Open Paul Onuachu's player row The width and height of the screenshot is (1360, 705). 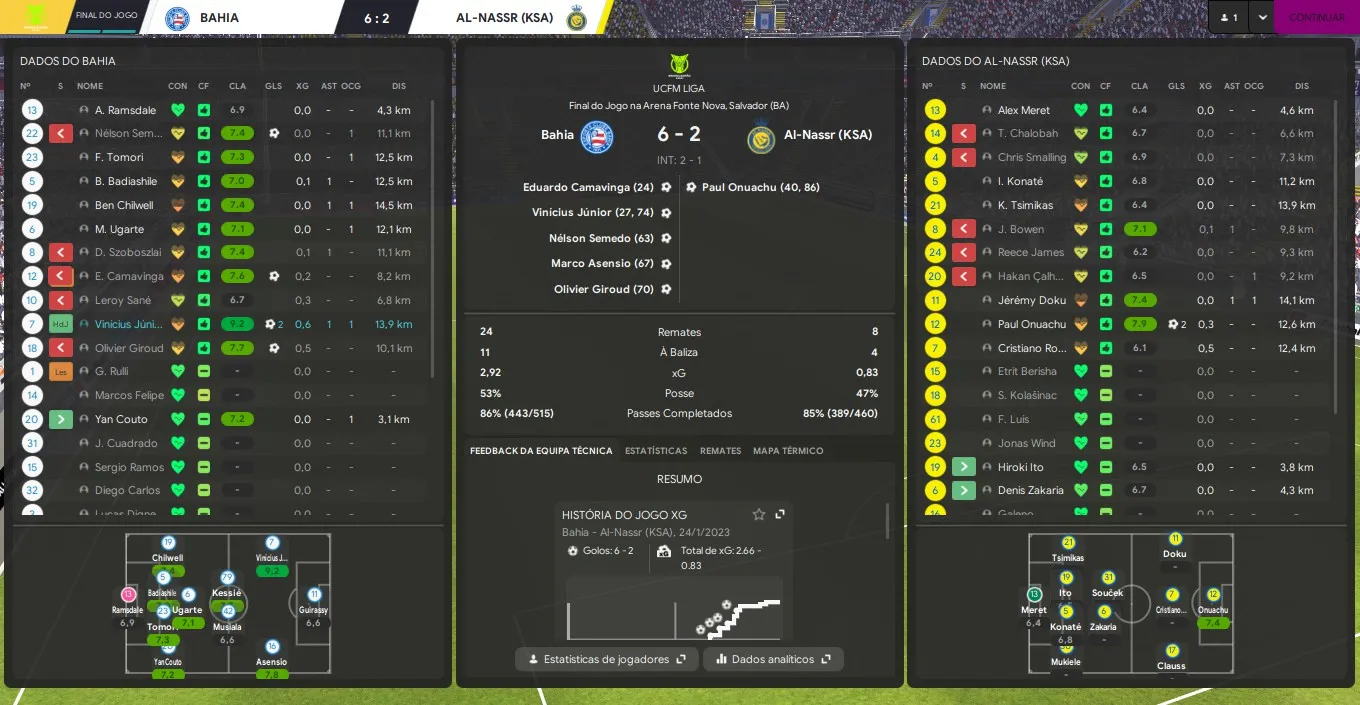pyautogui.click(x=1031, y=324)
